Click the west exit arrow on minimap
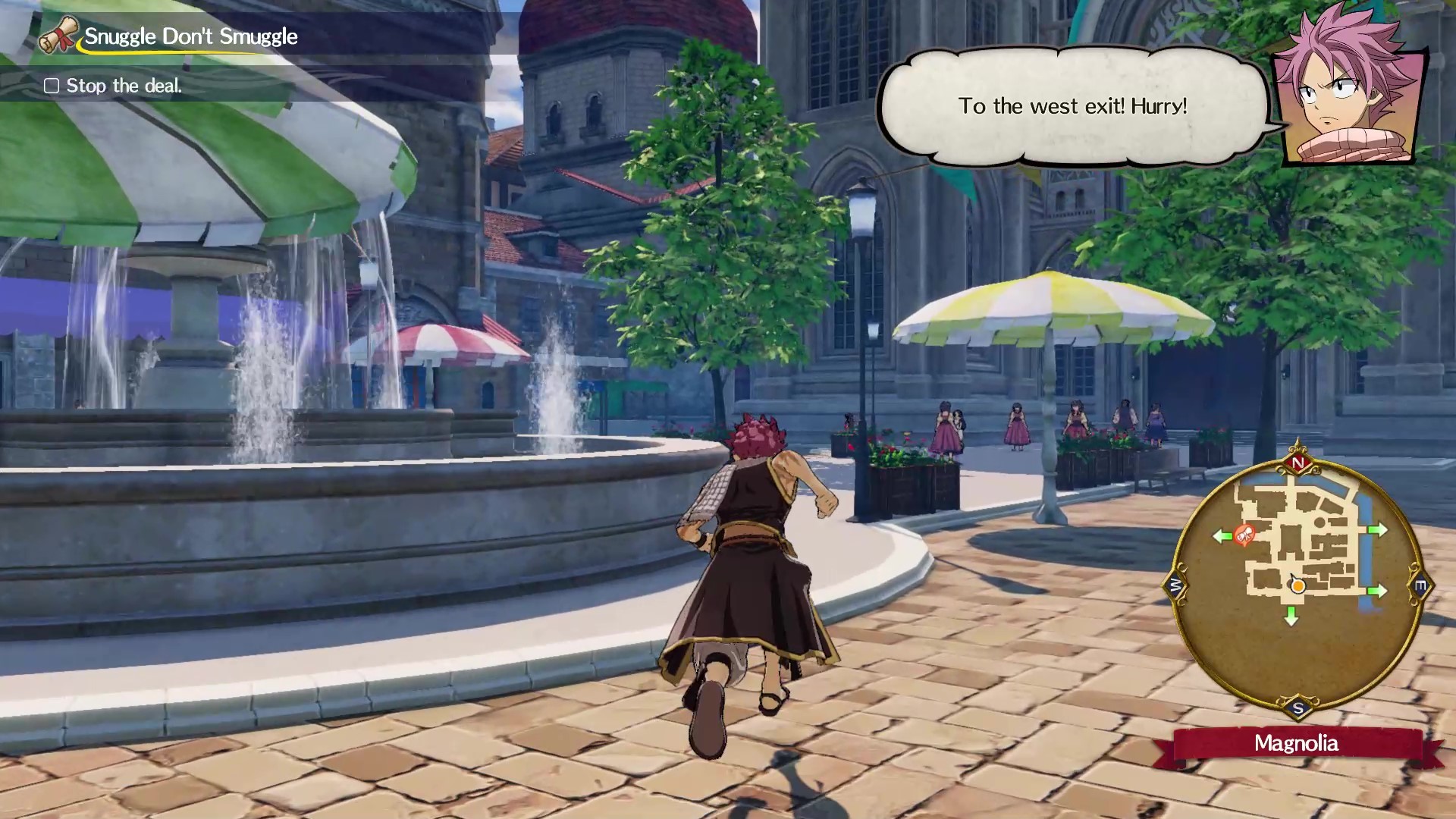Screen dimensions: 1456x819 coord(1222,536)
